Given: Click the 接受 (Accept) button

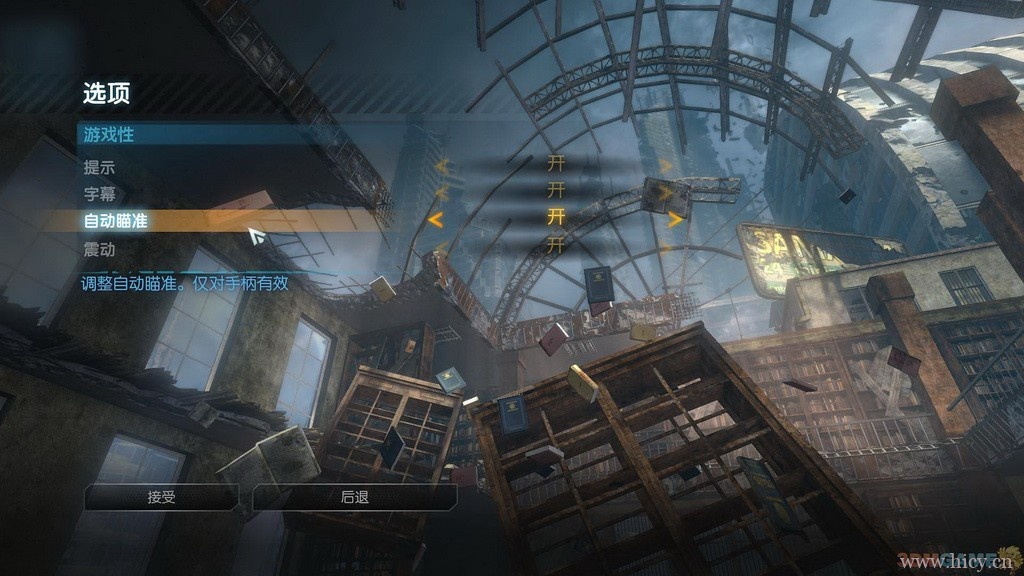Looking at the screenshot, I should point(162,497).
